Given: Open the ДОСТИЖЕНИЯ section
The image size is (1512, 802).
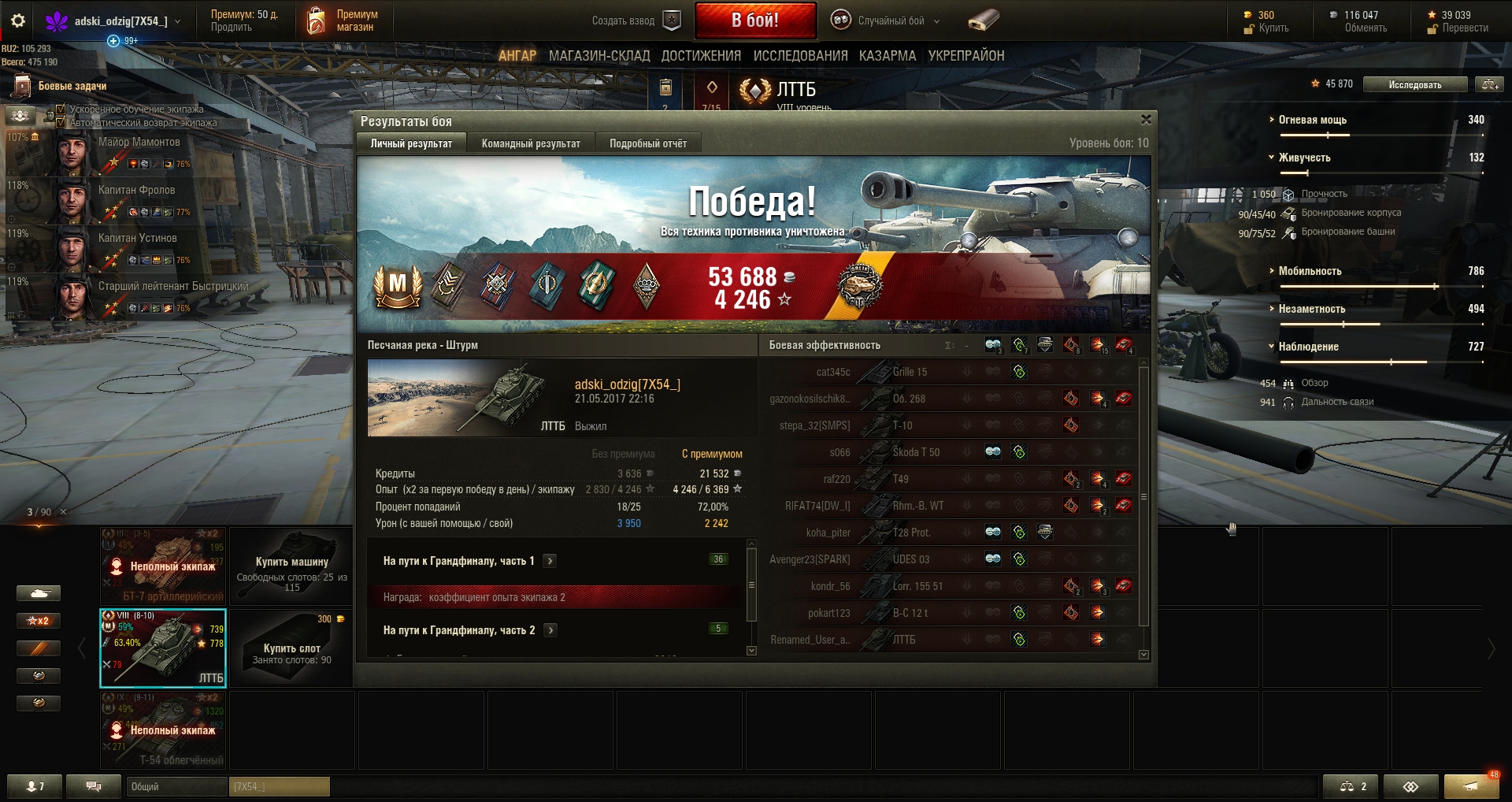Looking at the screenshot, I should point(701,56).
